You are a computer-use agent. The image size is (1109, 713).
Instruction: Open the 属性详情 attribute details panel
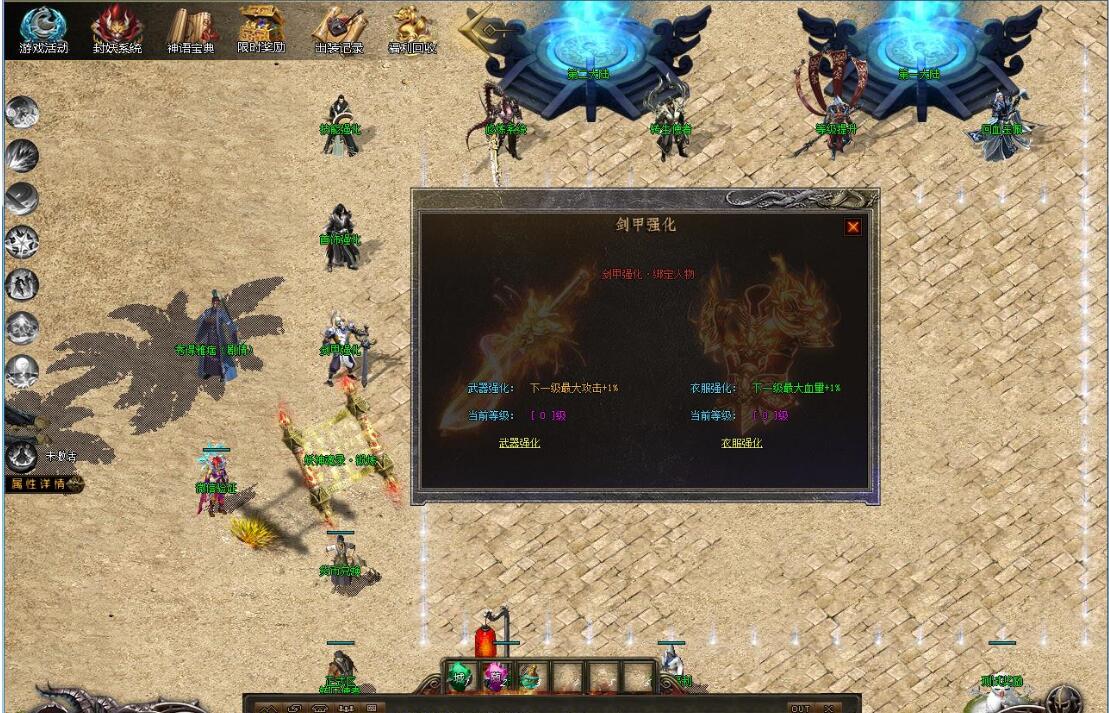[x=40, y=484]
